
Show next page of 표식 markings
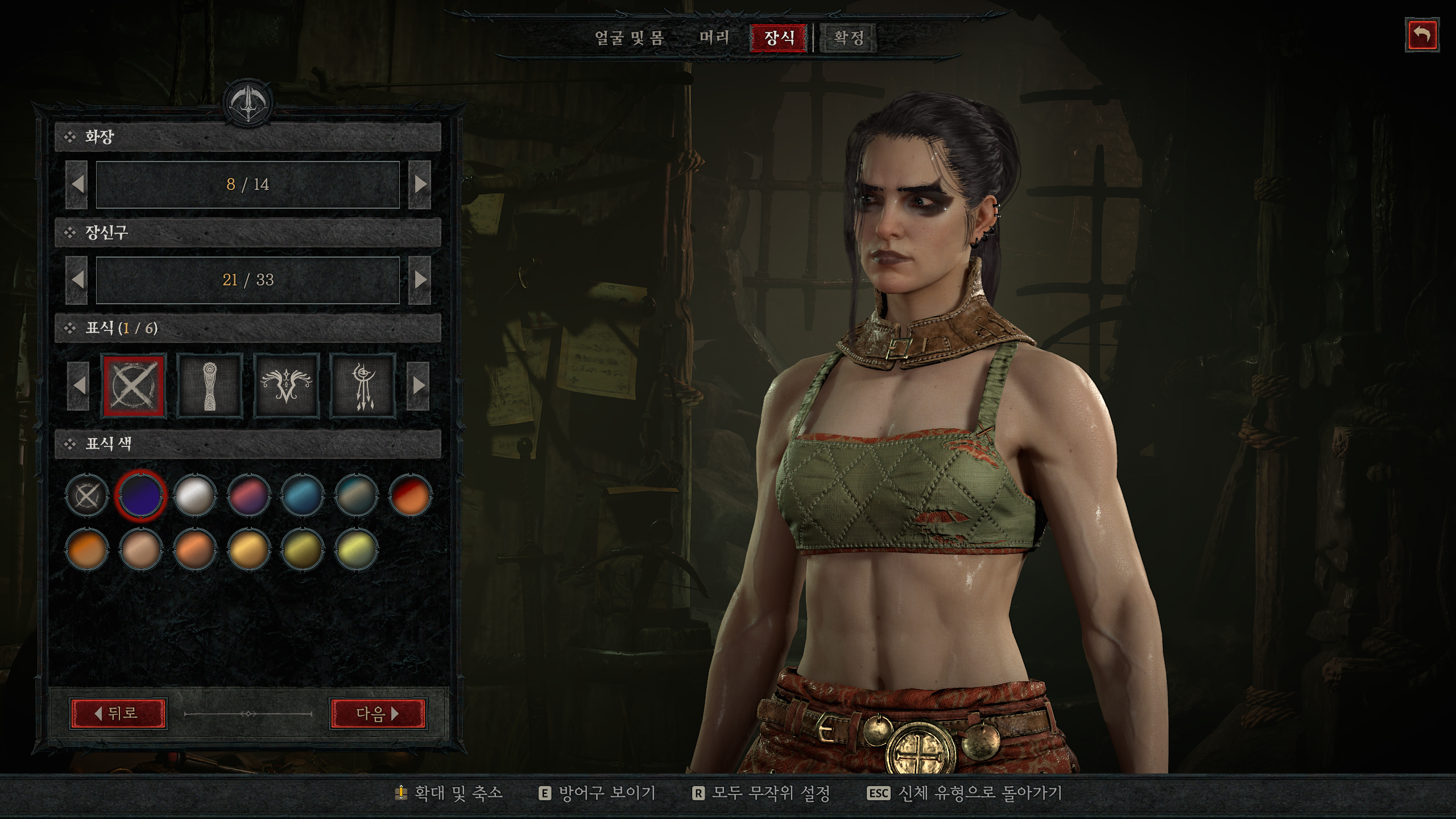419,386
